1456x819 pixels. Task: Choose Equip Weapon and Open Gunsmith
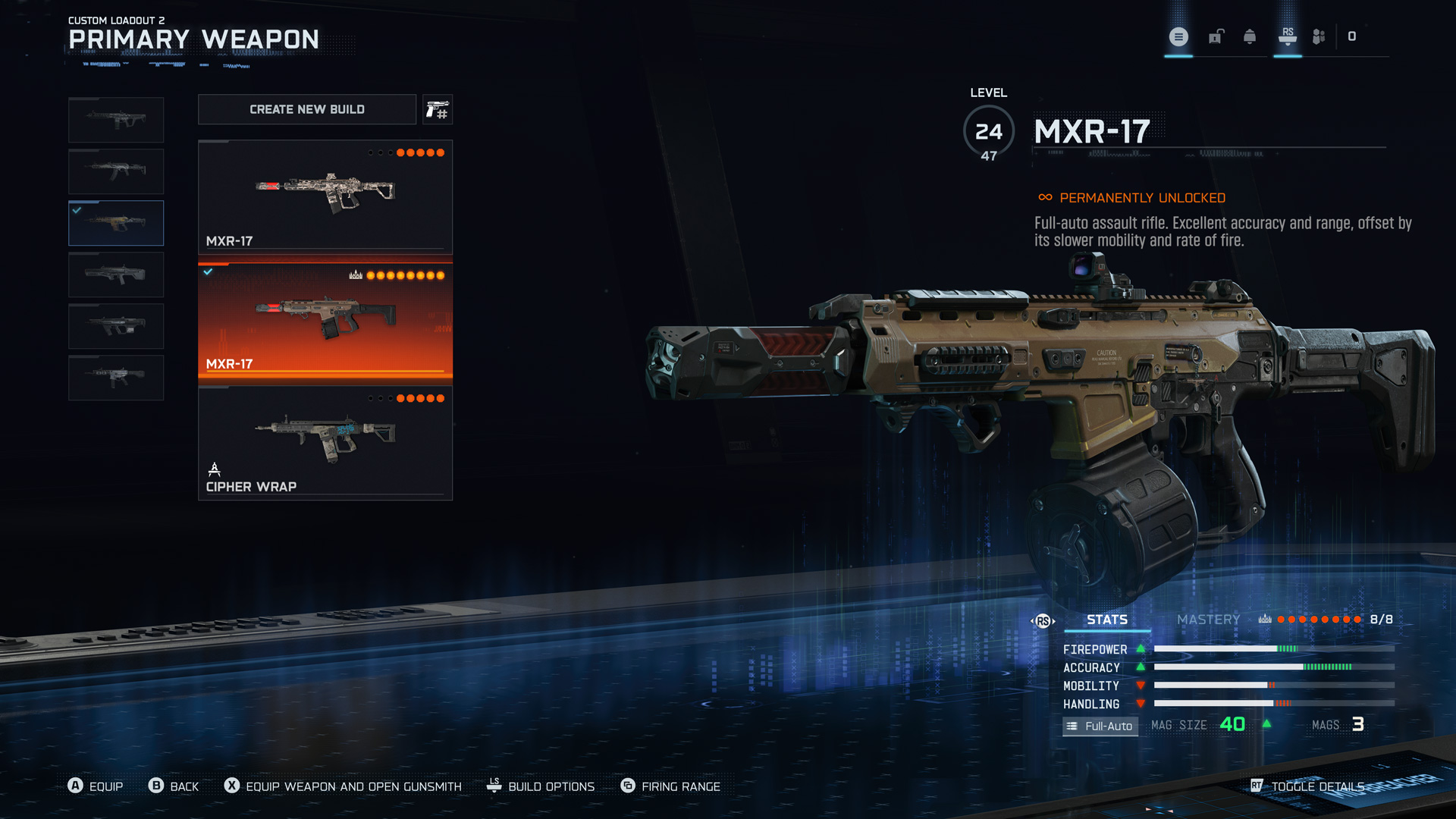[x=353, y=786]
